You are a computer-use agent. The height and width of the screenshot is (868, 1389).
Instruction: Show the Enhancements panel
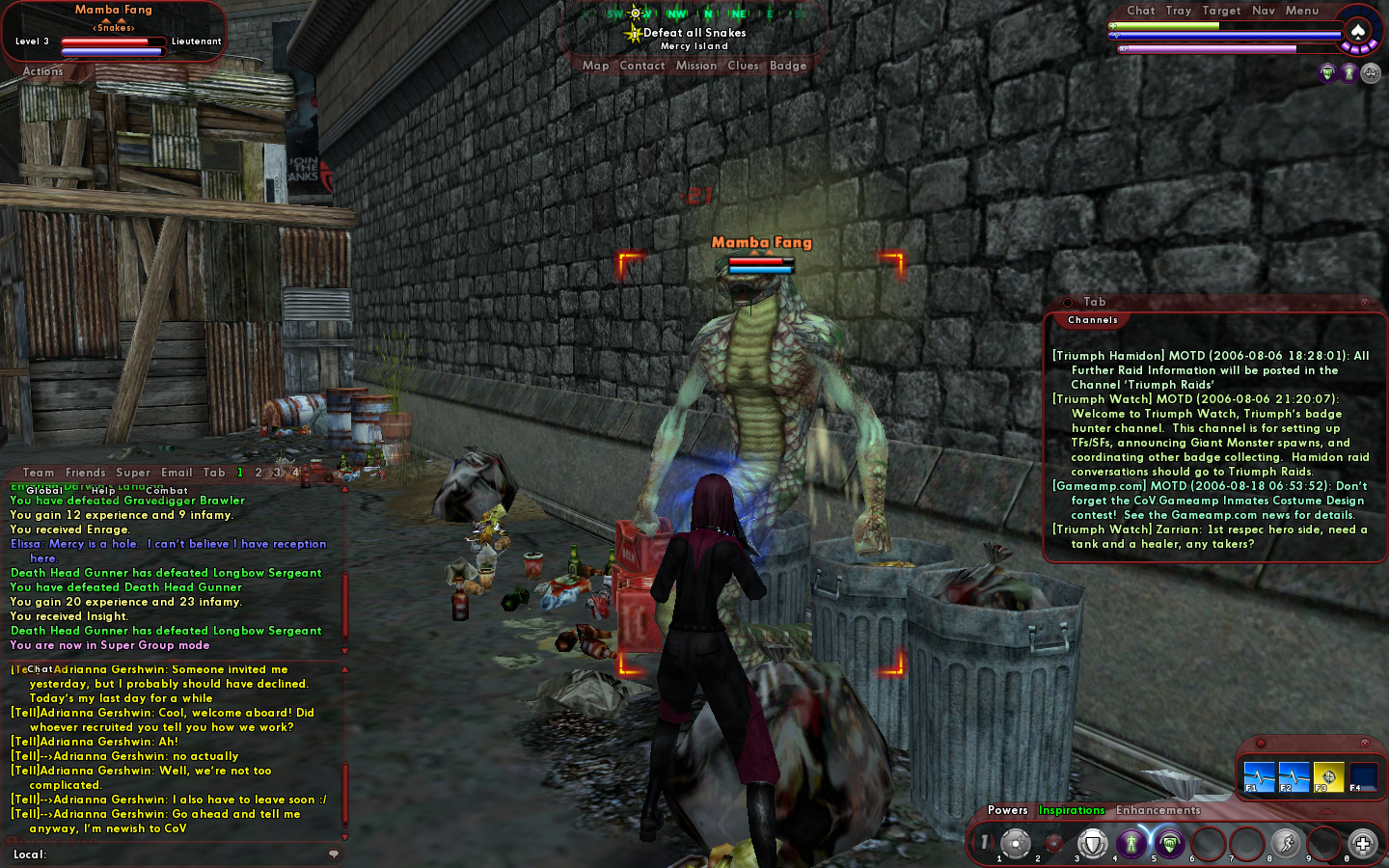click(x=1157, y=810)
